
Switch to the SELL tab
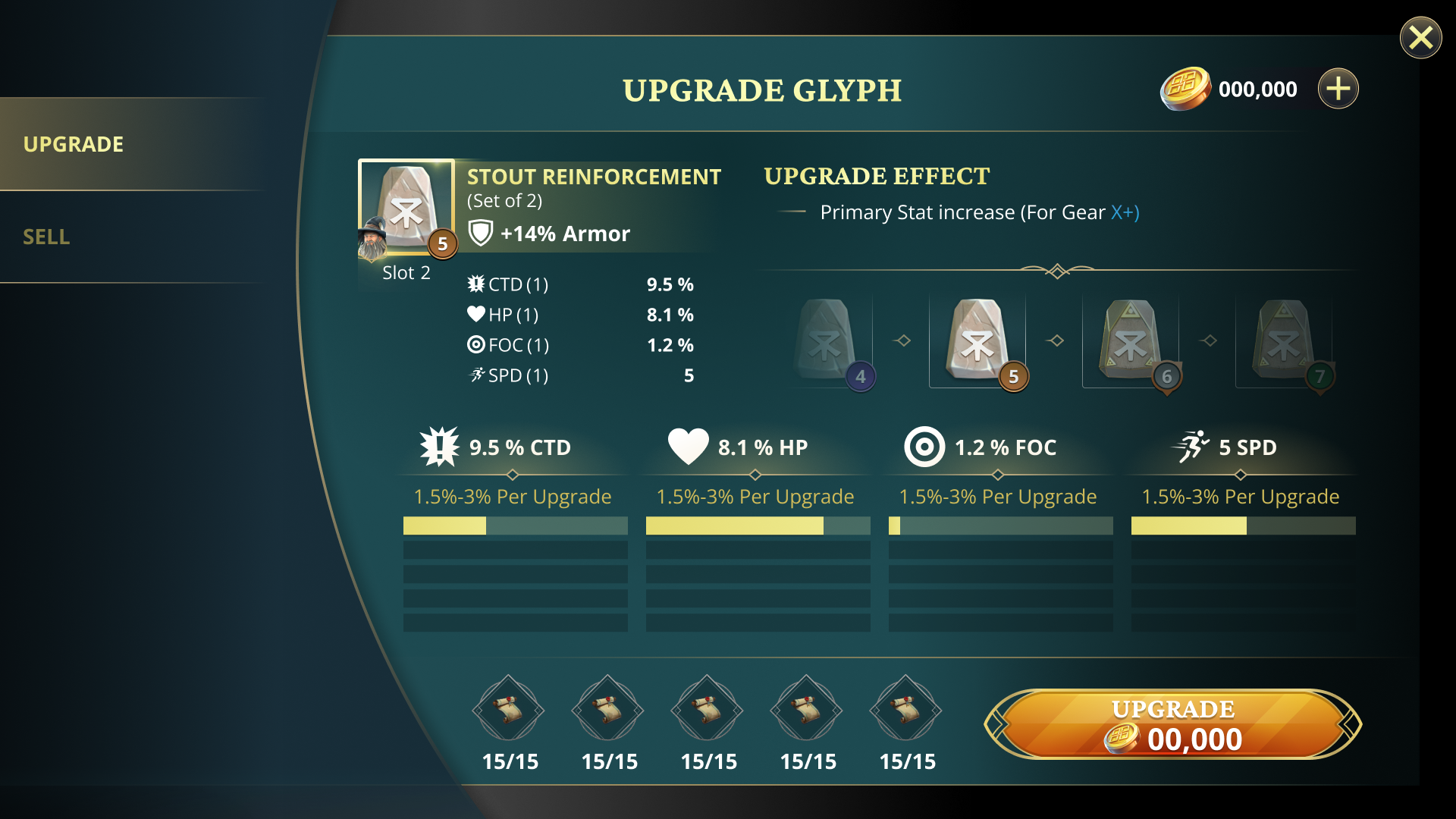click(x=47, y=237)
